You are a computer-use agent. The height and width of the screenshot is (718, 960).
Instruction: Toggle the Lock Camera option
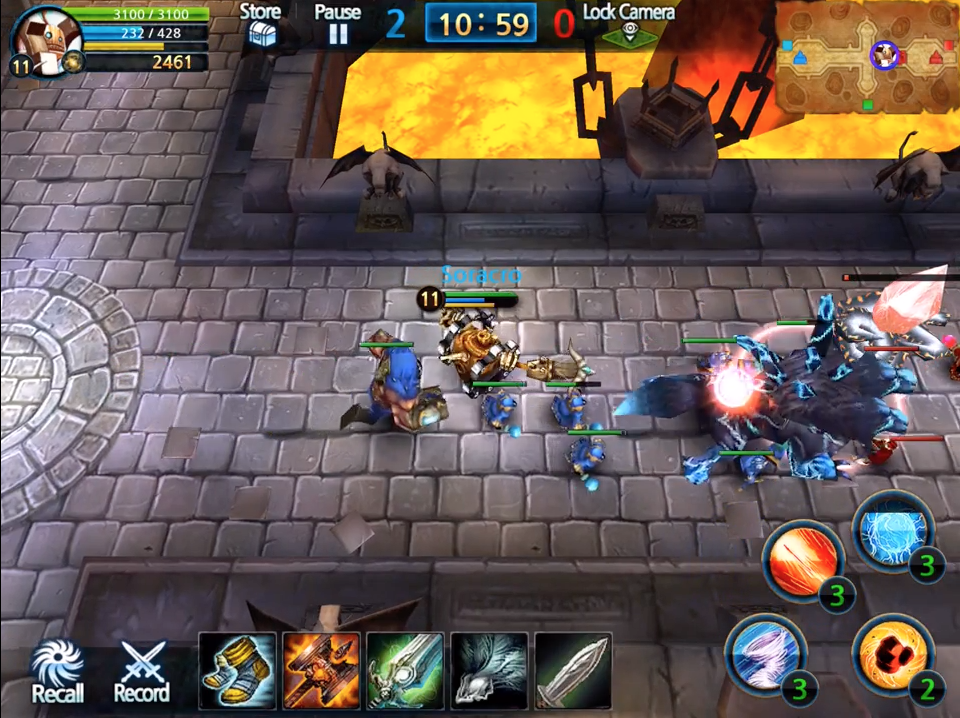pos(630,24)
